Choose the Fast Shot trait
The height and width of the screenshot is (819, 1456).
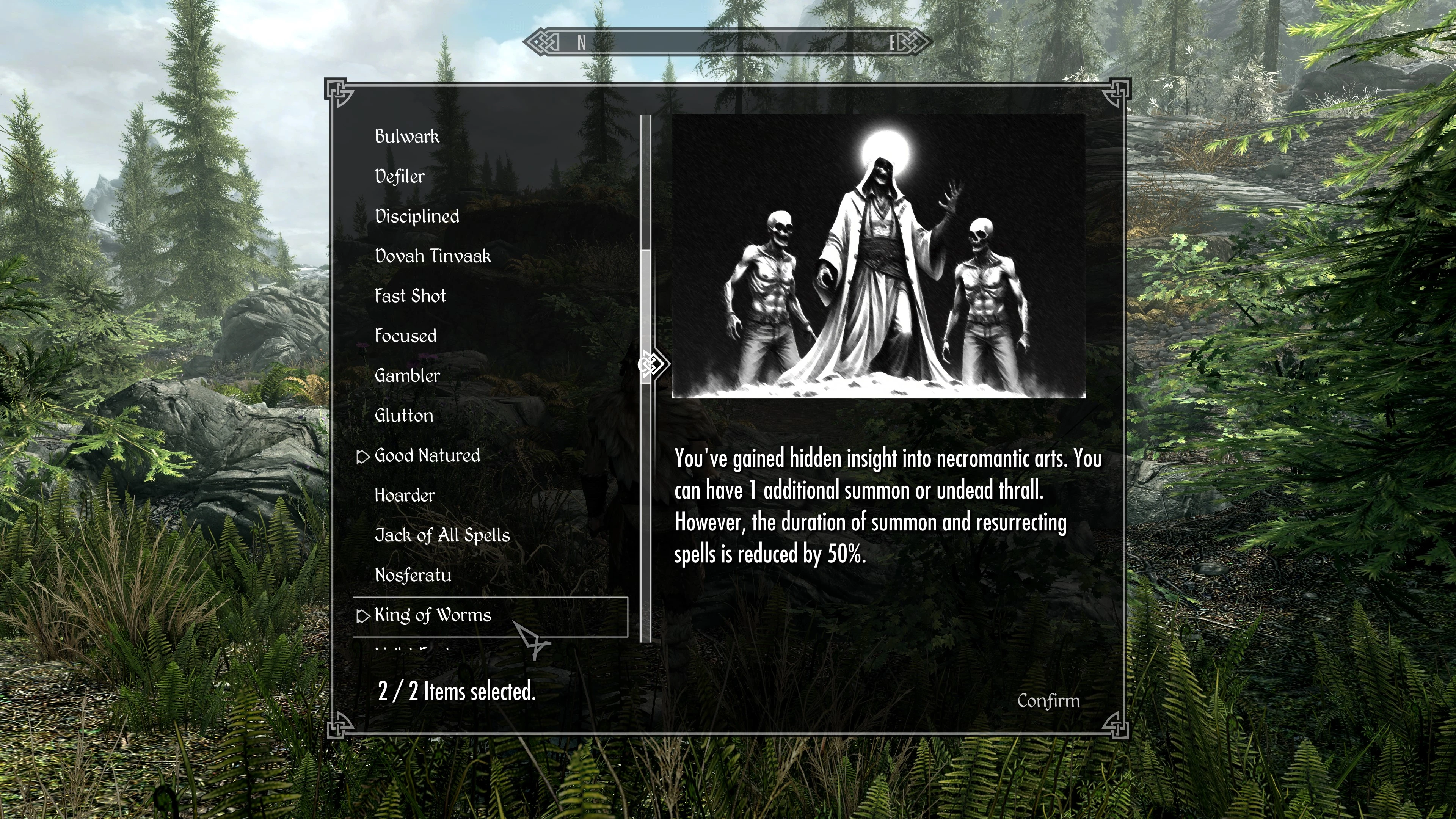[x=410, y=296]
